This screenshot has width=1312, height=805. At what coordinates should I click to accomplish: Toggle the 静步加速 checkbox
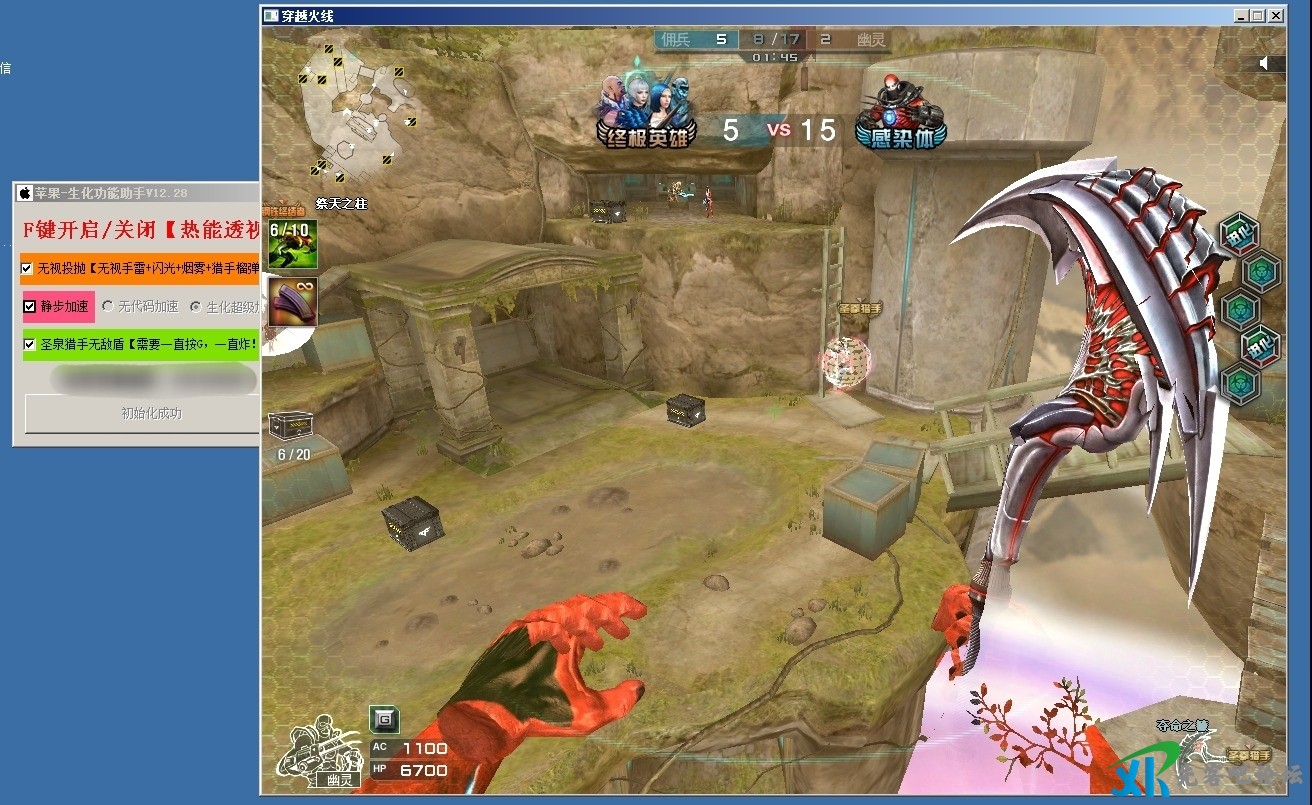click(x=31, y=306)
